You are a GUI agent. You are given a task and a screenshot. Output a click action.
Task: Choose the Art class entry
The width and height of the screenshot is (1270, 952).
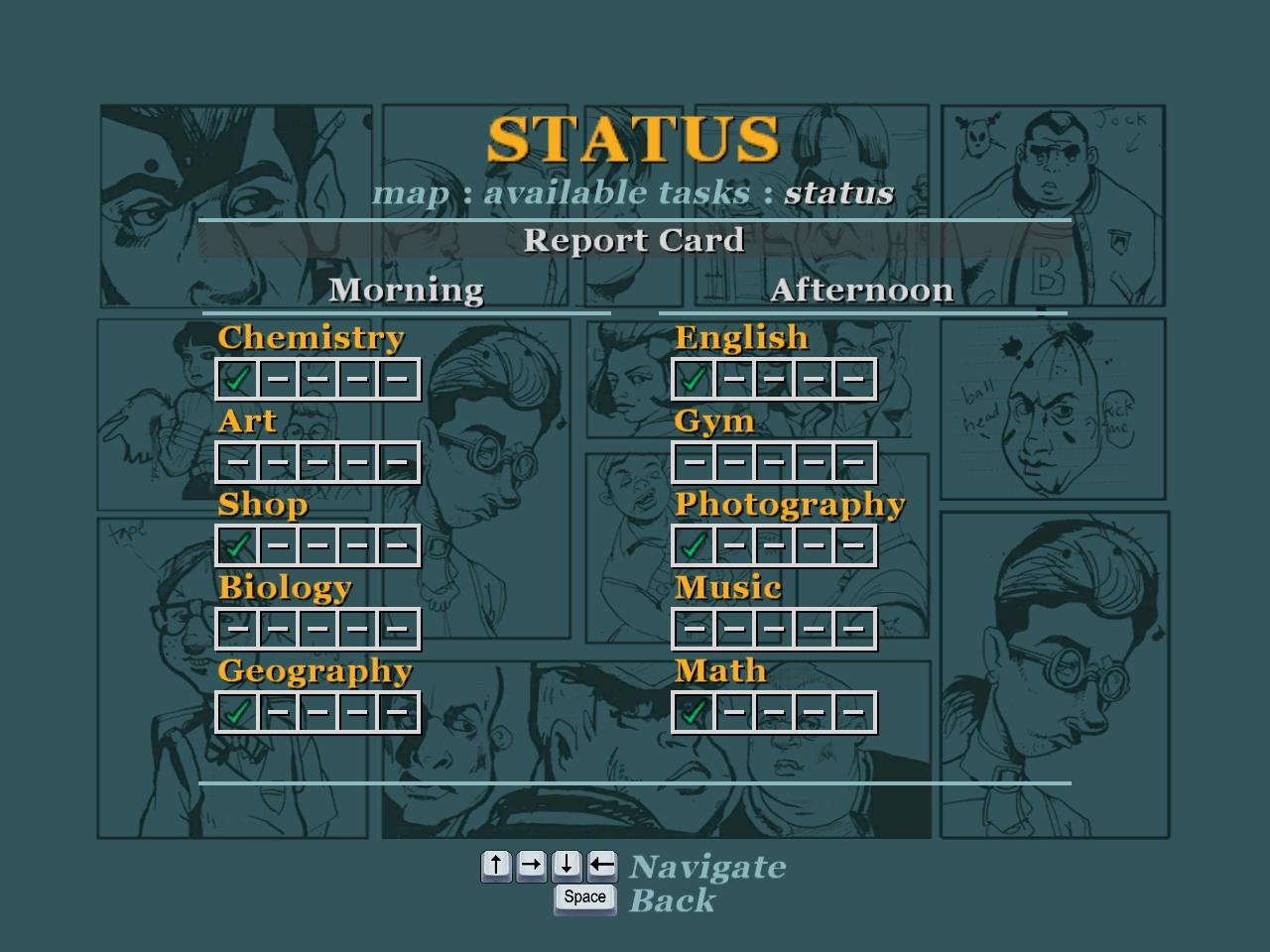(247, 421)
